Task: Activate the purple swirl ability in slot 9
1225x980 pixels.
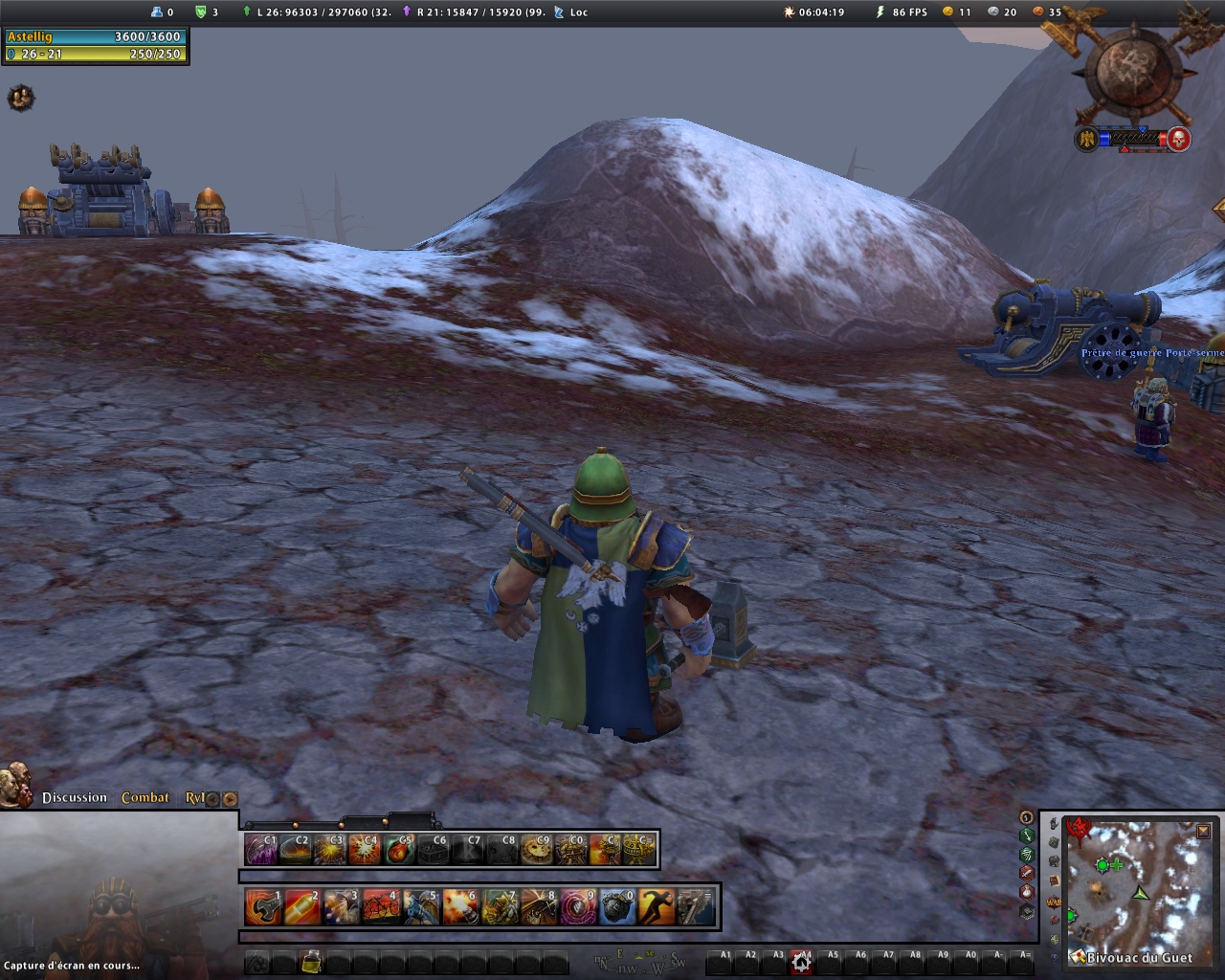Action: pos(577,907)
